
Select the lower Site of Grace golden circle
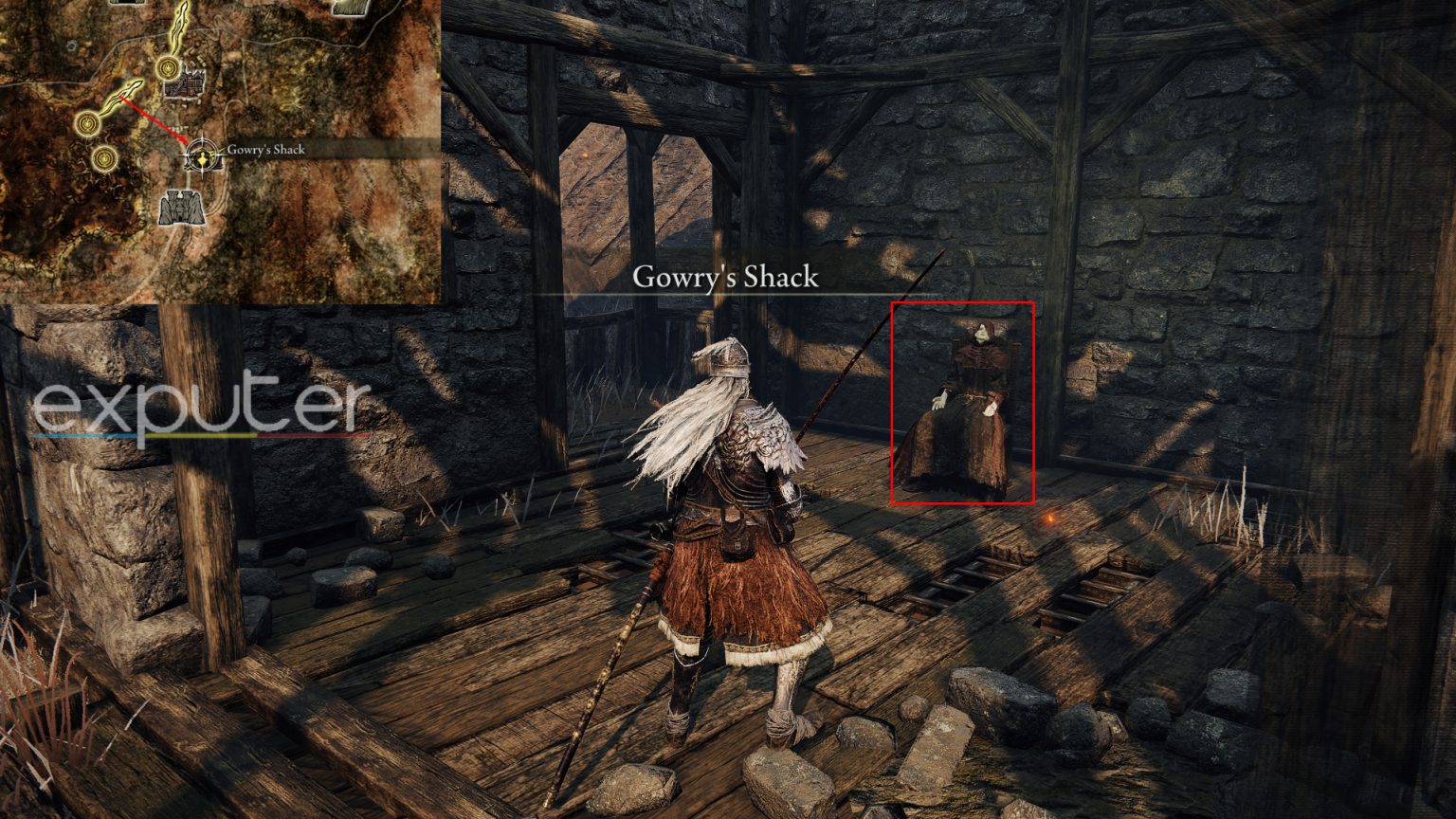click(104, 158)
